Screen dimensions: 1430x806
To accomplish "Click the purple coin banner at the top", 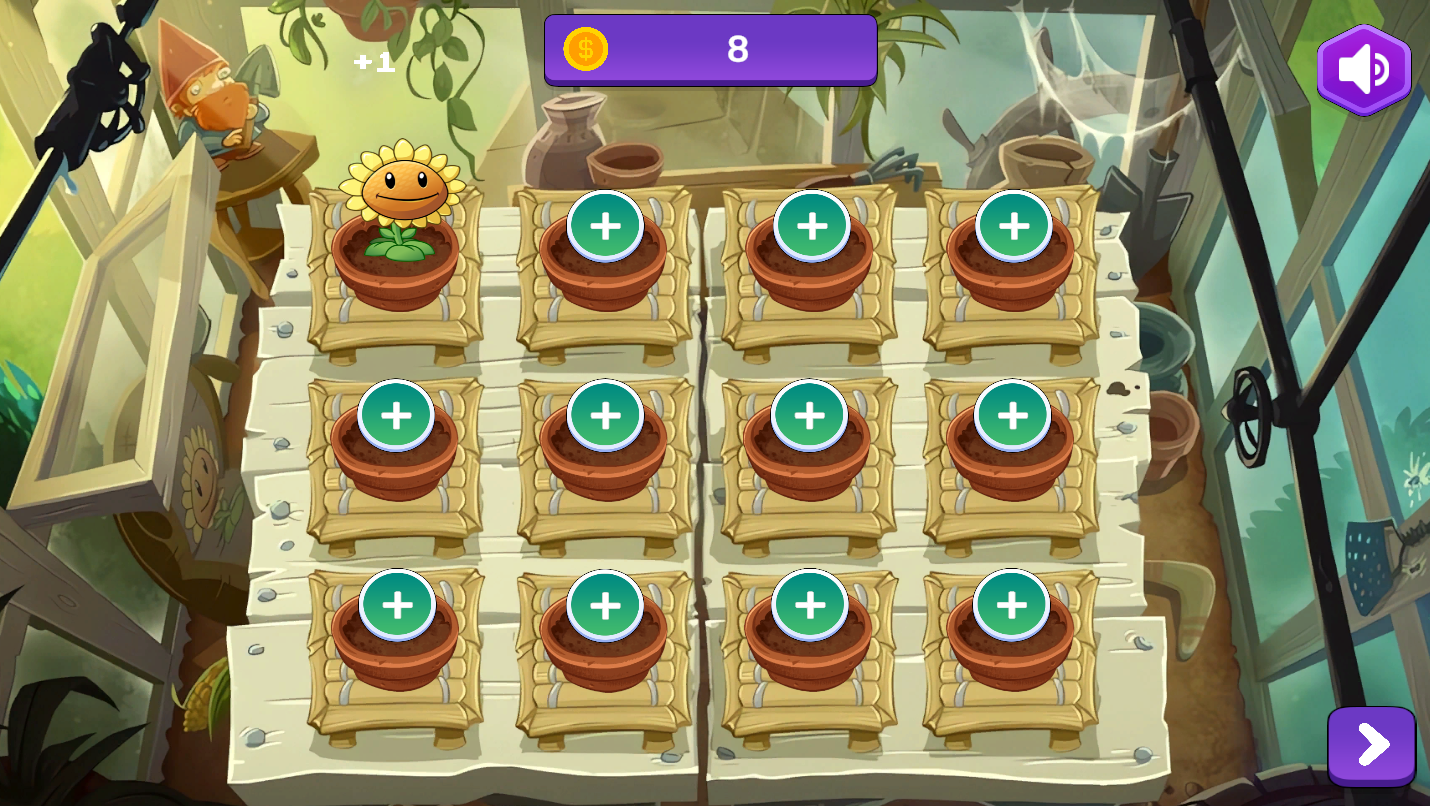I will coord(710,49).
